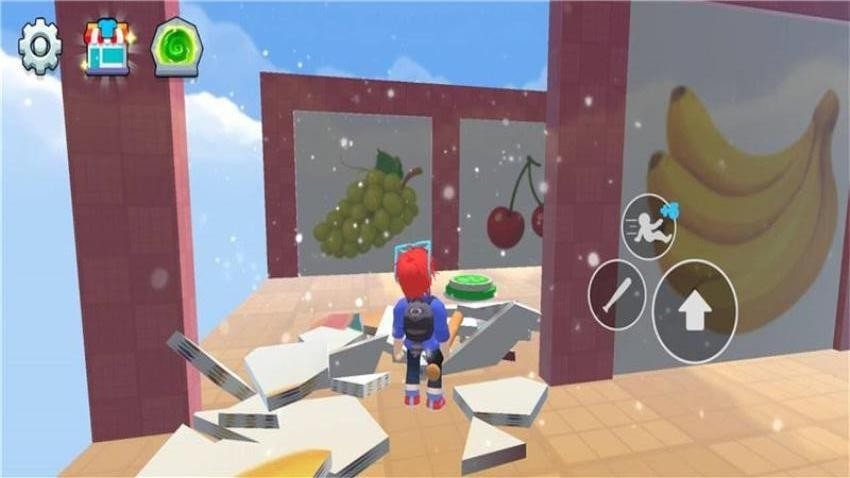Activate the dive dash button
This screenshot has height=478, width=850.
649,226
